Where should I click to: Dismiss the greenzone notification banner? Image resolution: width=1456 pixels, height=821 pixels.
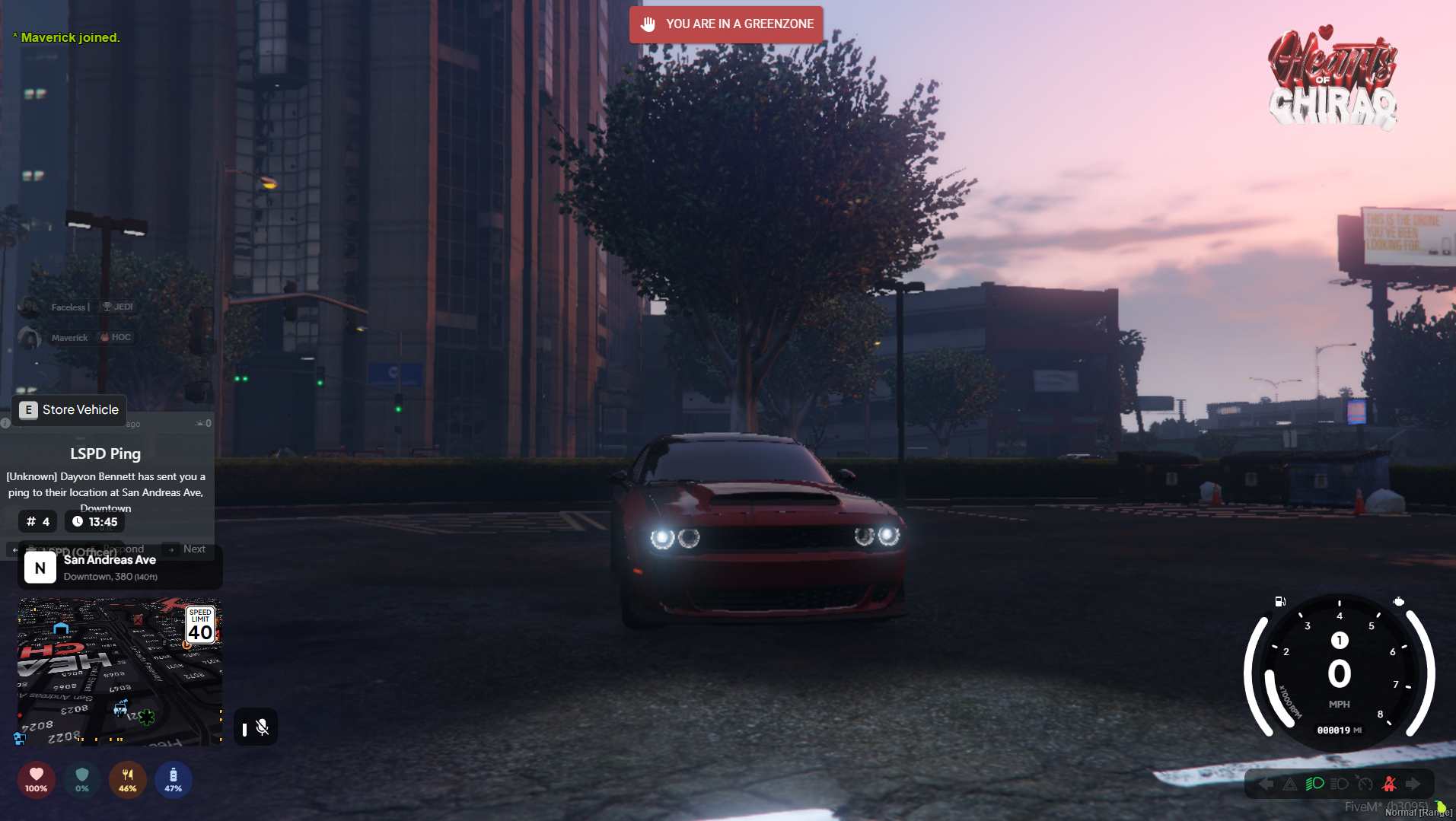(726, 24)
